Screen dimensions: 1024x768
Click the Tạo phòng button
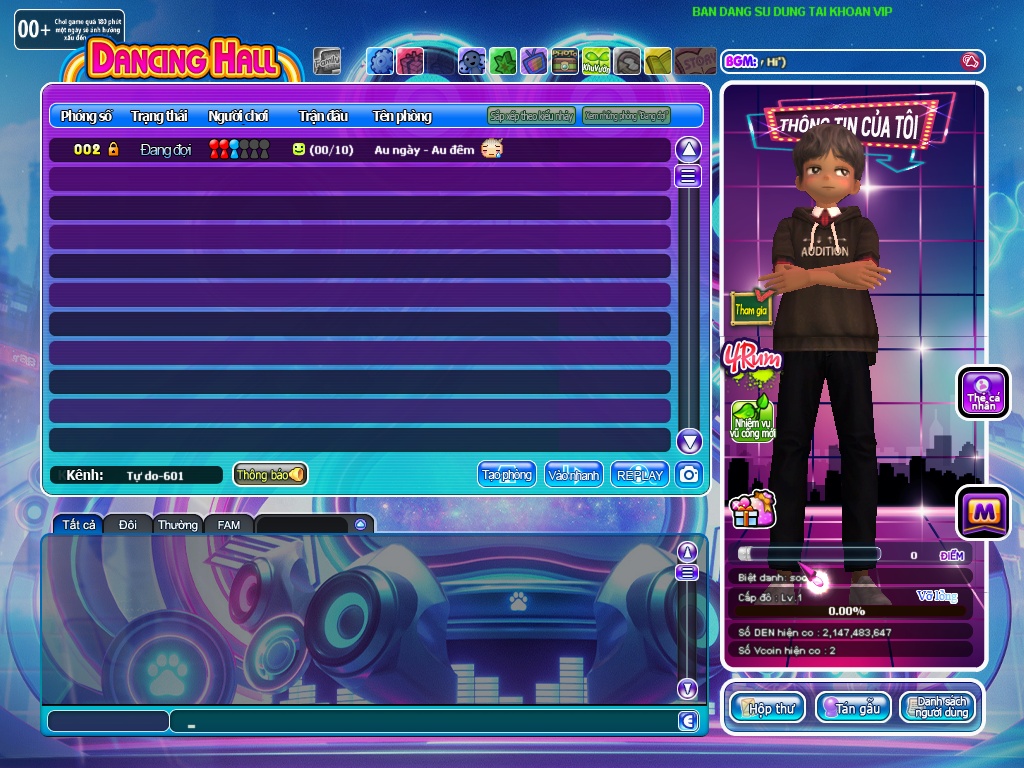pos(506,475)
